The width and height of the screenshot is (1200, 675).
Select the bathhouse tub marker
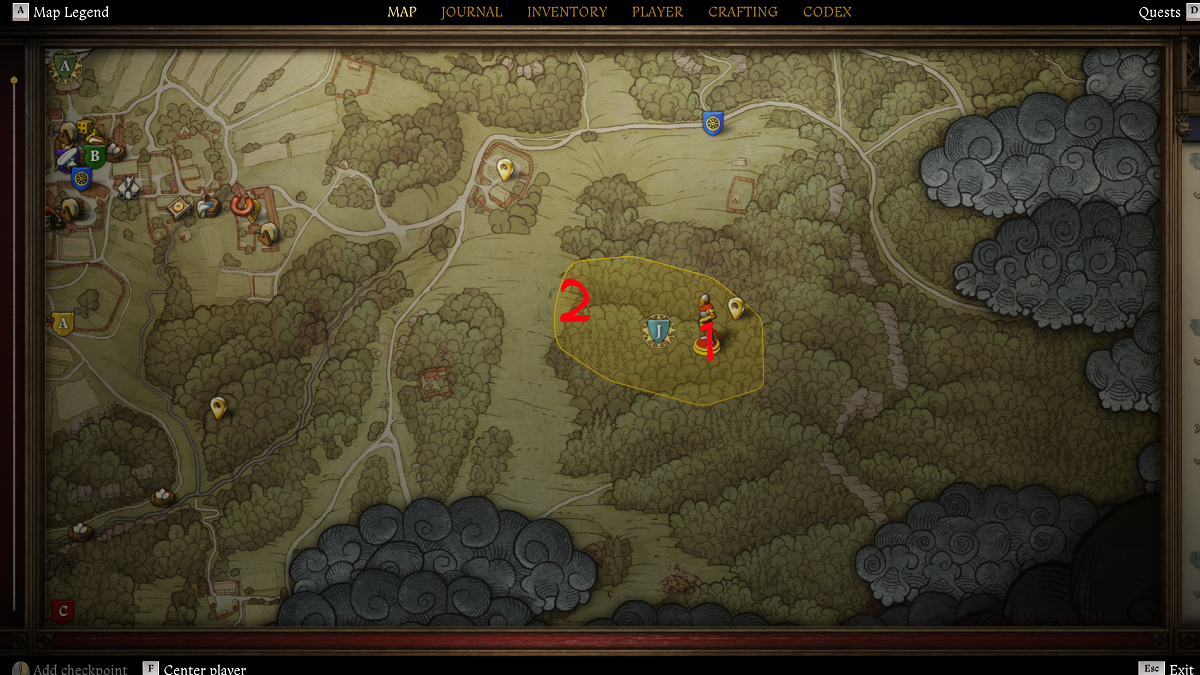point(207,206)
